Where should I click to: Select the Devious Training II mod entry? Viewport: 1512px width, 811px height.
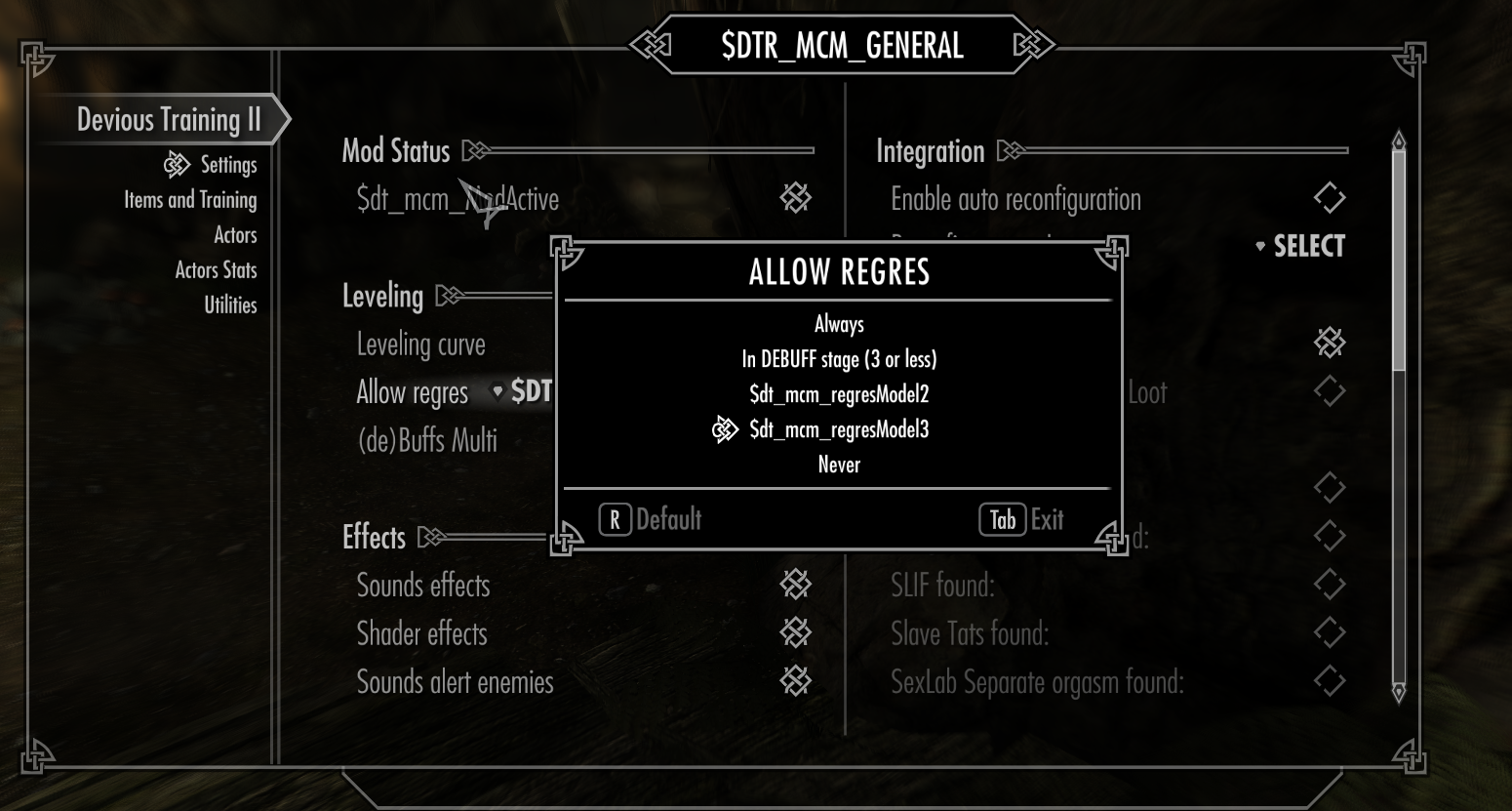pyautogui.click(x=169, y=120)
